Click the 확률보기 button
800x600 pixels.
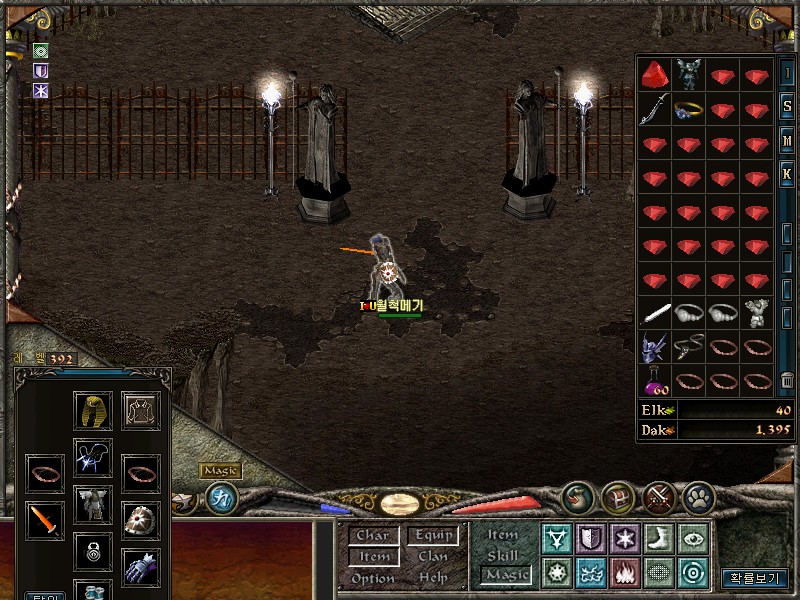coord(755,578)
